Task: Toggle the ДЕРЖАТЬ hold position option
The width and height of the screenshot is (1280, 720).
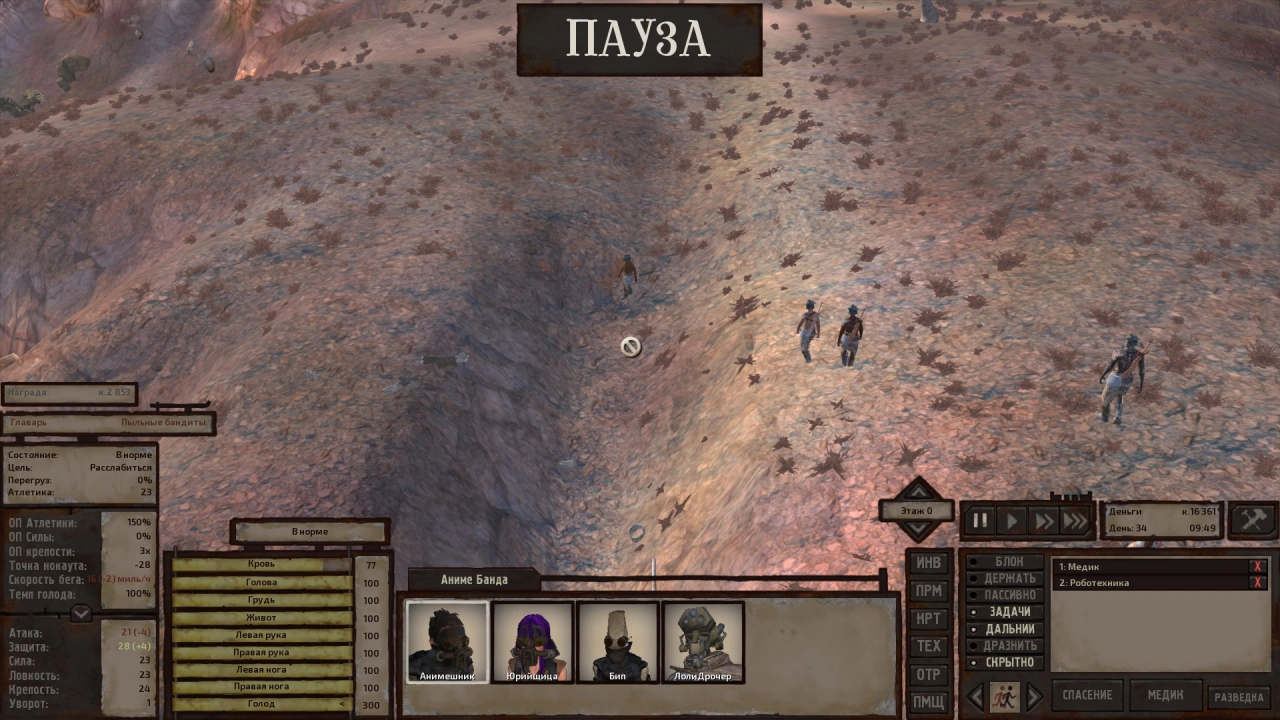Action: tap(1008, 578)
